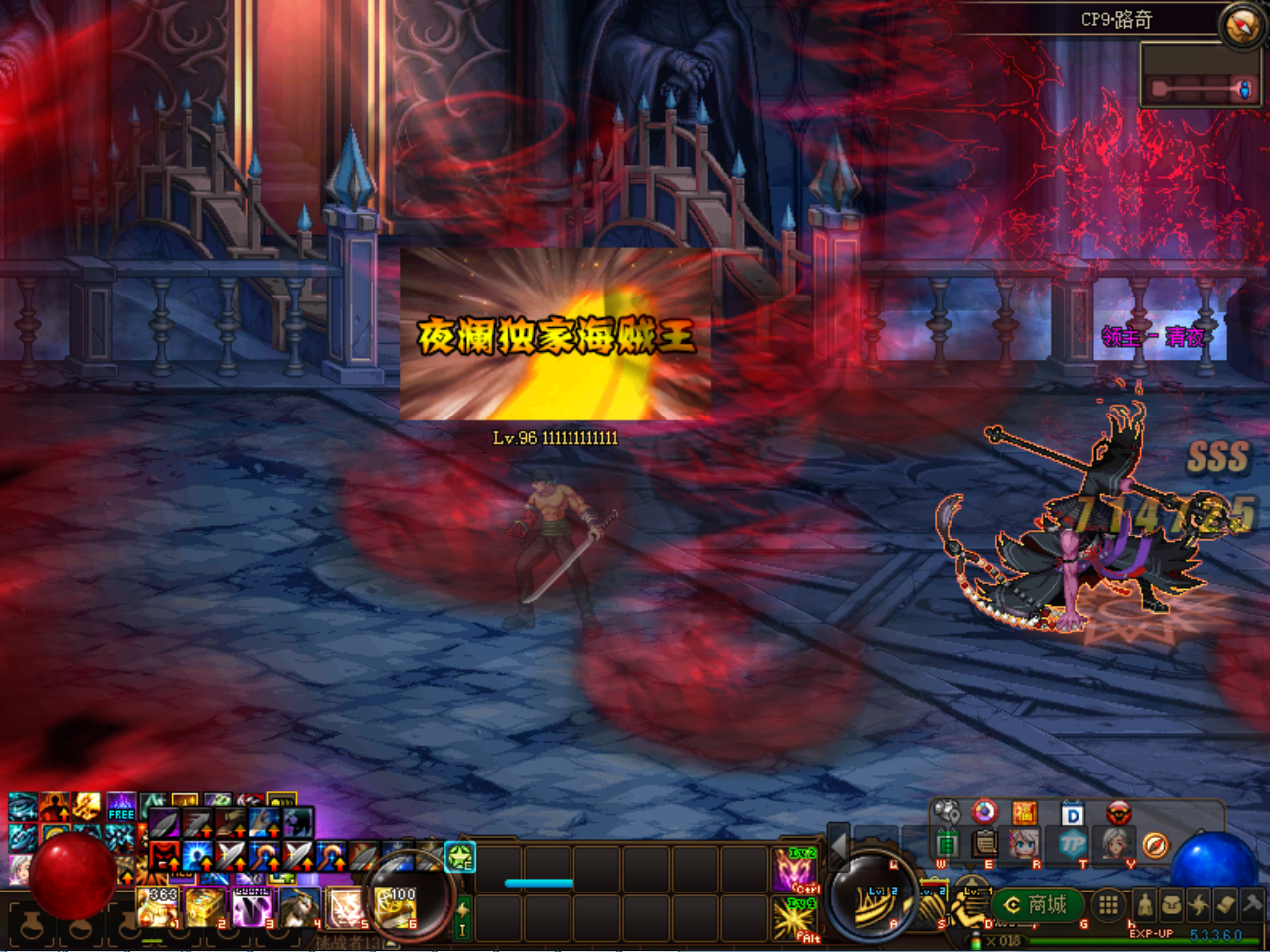Open the blue calendar D icon
This screenshot has width=1270, height=952.
[x=1072, y=815]
